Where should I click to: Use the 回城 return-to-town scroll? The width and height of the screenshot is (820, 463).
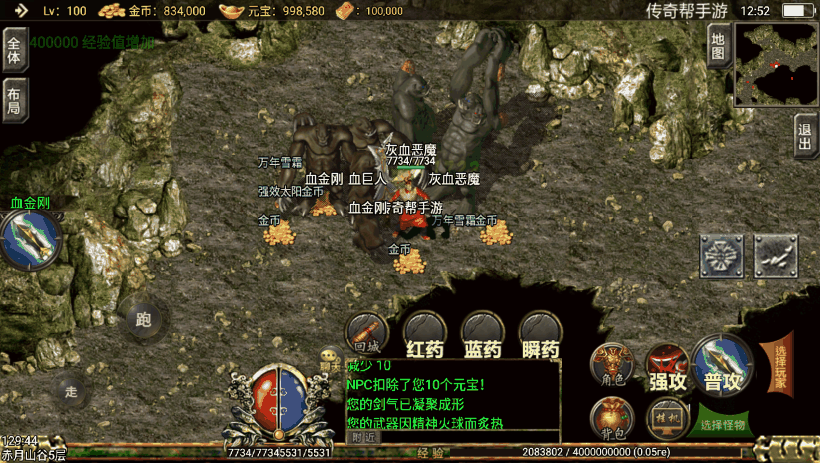click(366, 333)
